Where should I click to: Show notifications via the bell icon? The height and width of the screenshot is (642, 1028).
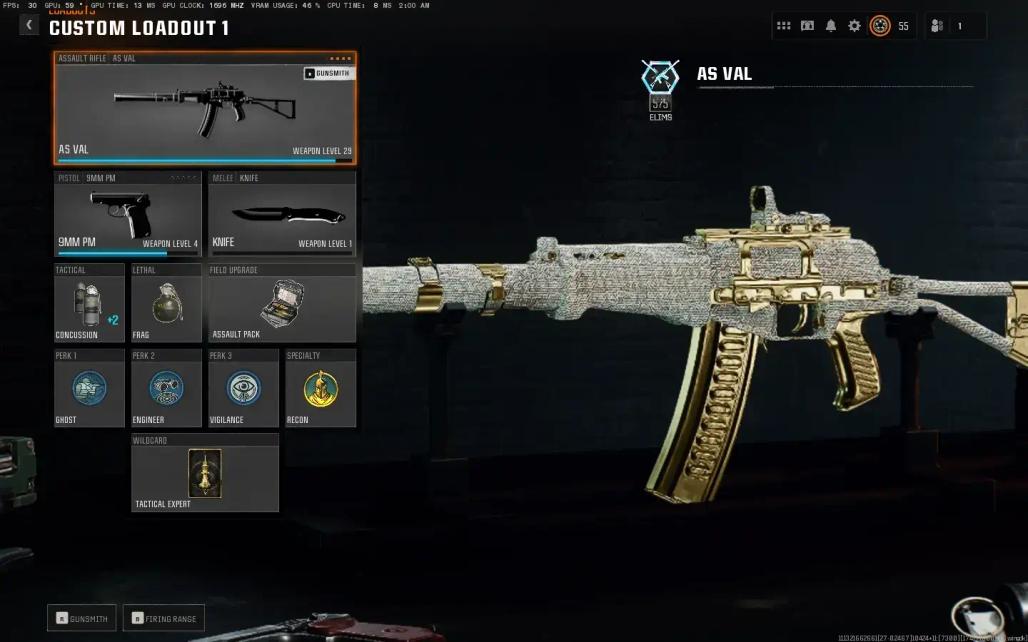tap(831, 26)
